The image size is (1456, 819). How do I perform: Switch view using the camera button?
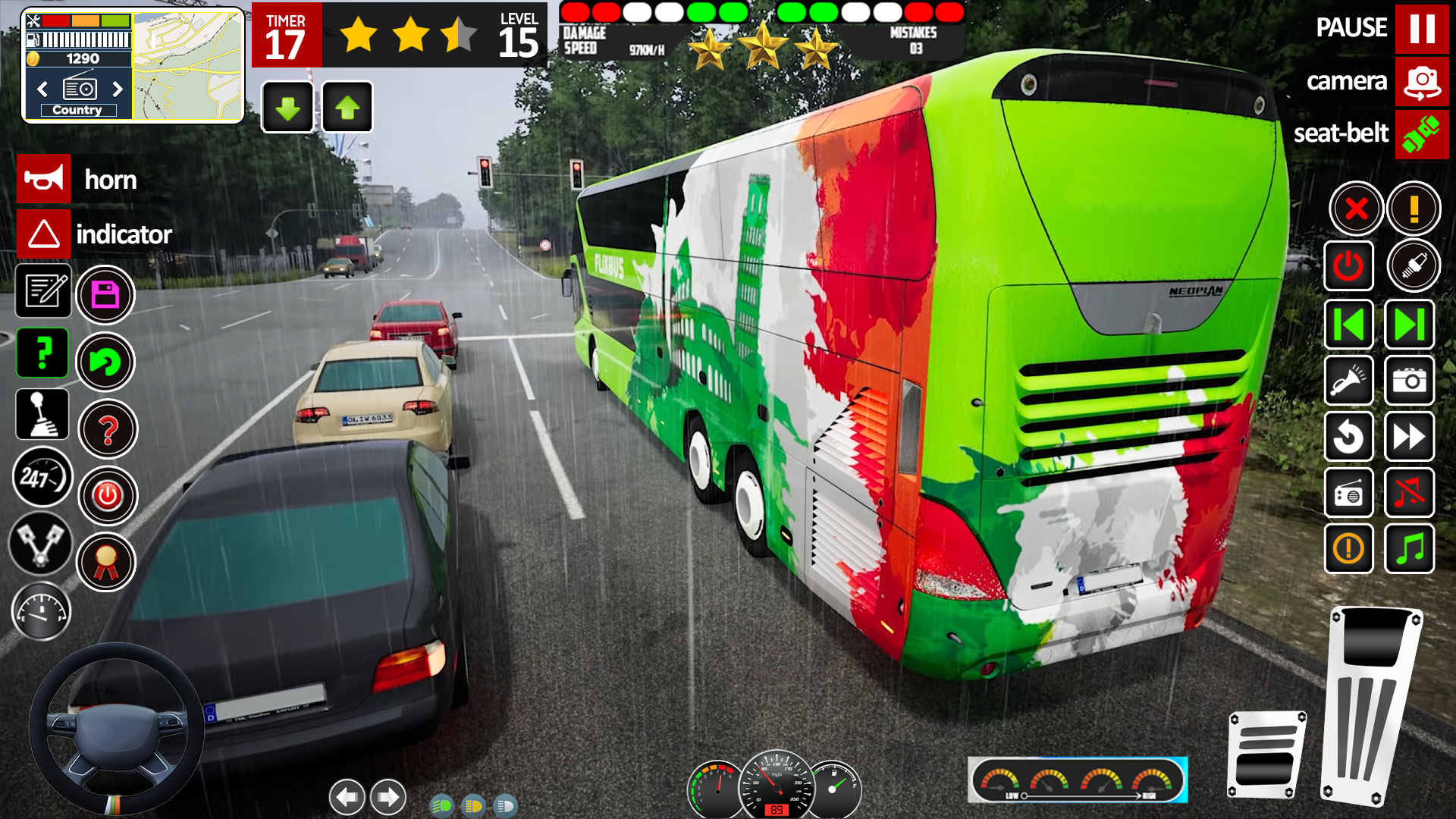tap(1421, 81)
